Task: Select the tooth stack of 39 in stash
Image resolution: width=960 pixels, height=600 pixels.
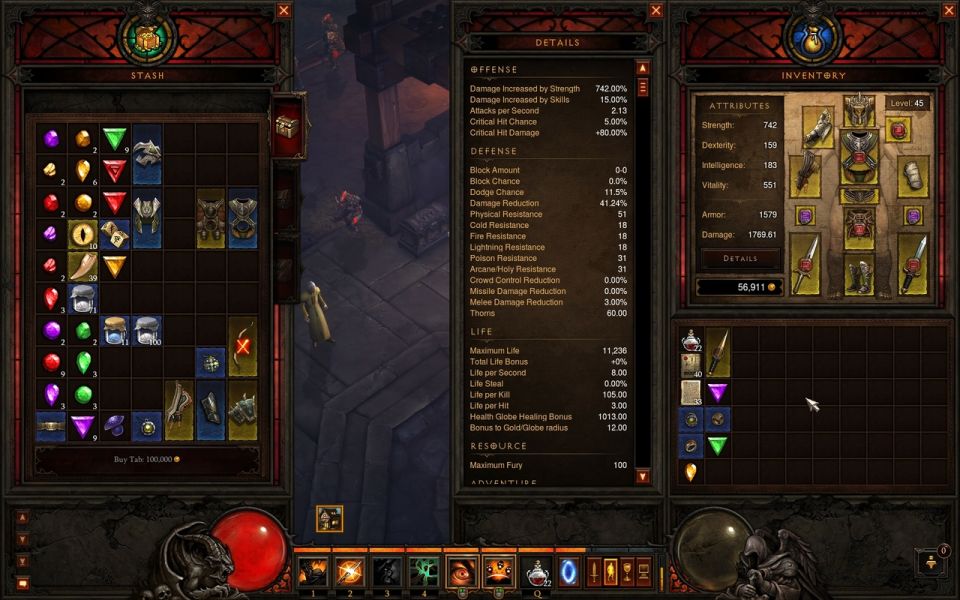Action: click(x=83, y=267)
